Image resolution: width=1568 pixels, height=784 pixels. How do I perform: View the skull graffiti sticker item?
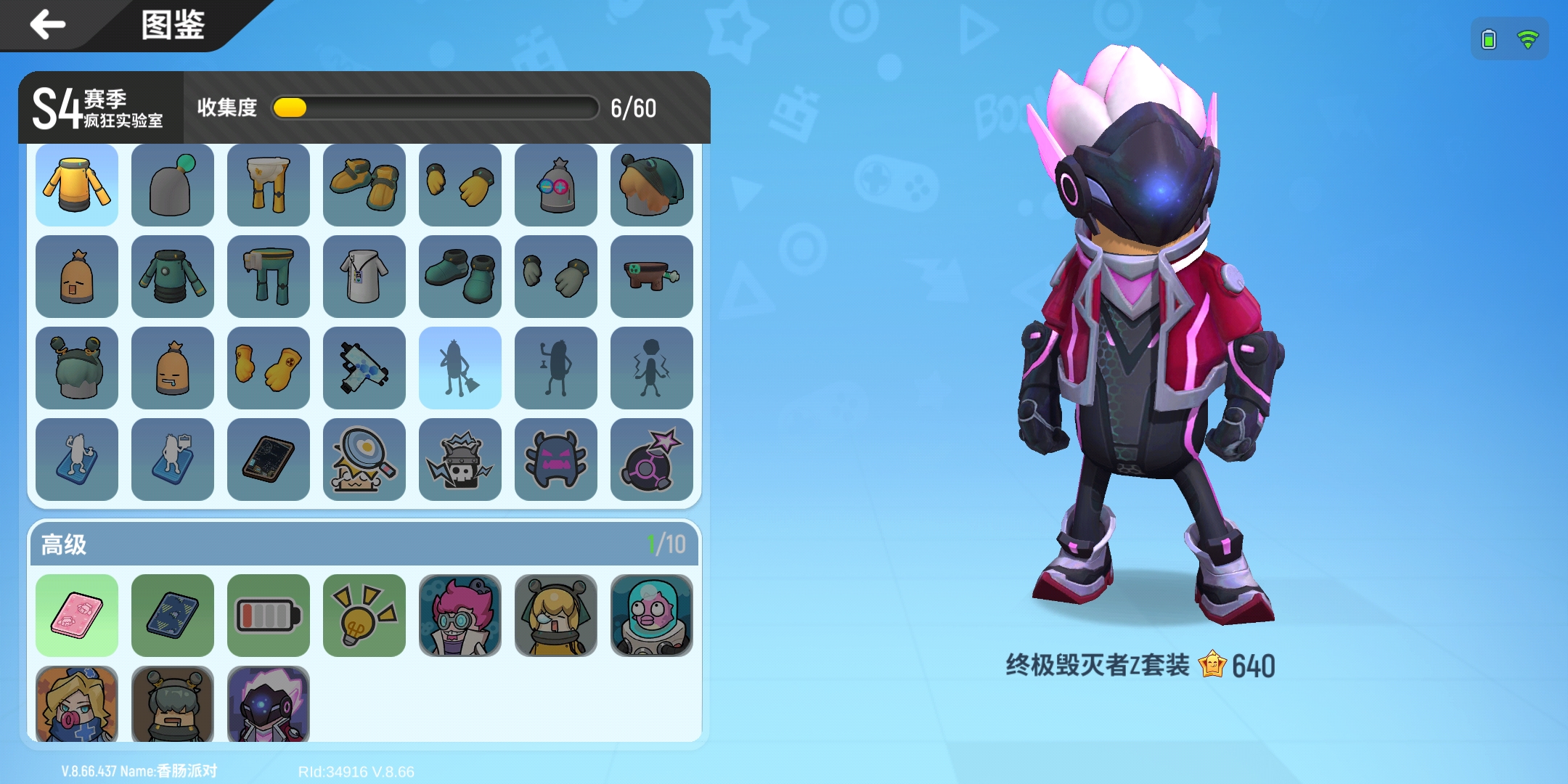[460, 460]
